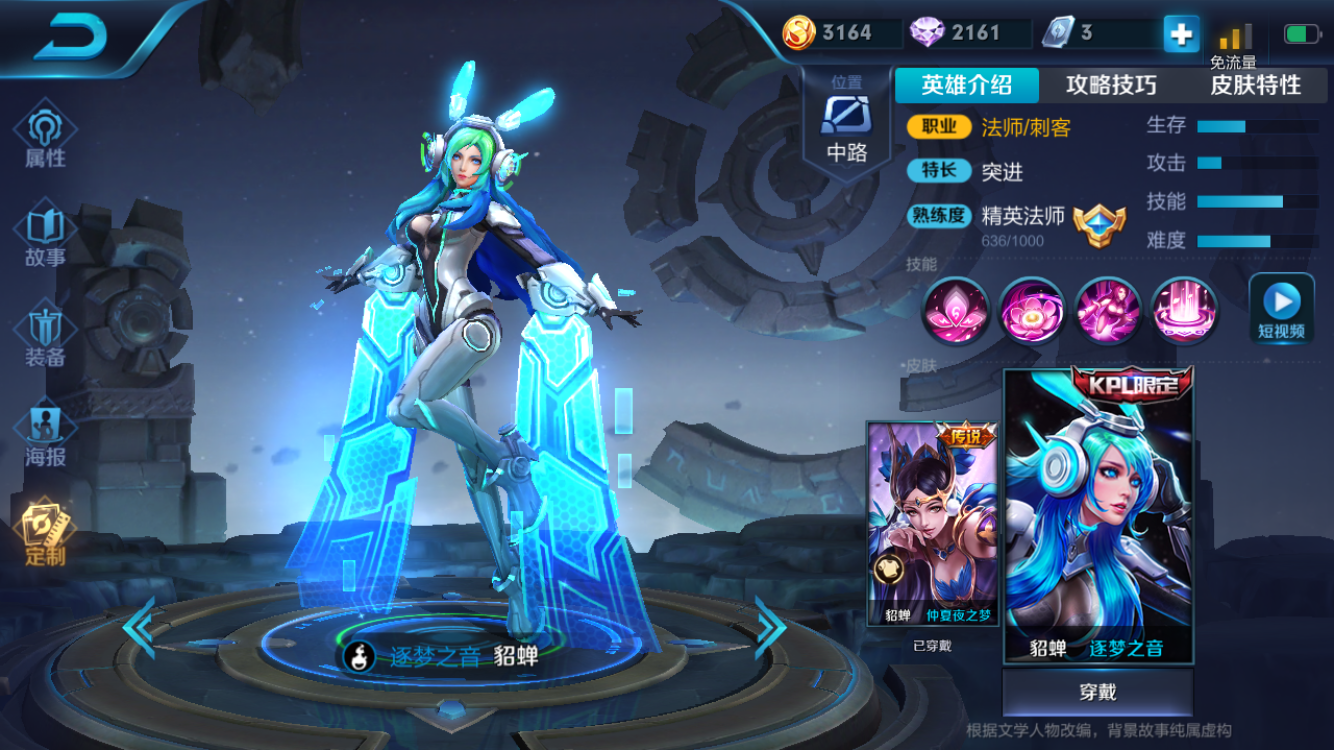Equip the skin with 穿戴 button

pos(1098,692)
